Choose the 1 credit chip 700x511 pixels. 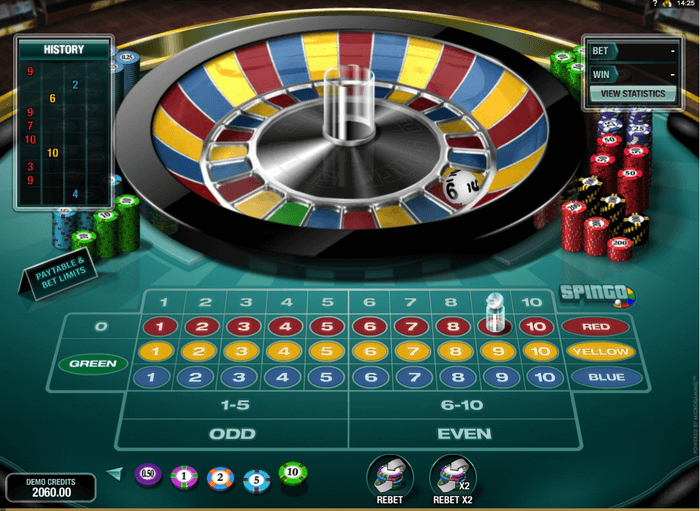[184, 476]
